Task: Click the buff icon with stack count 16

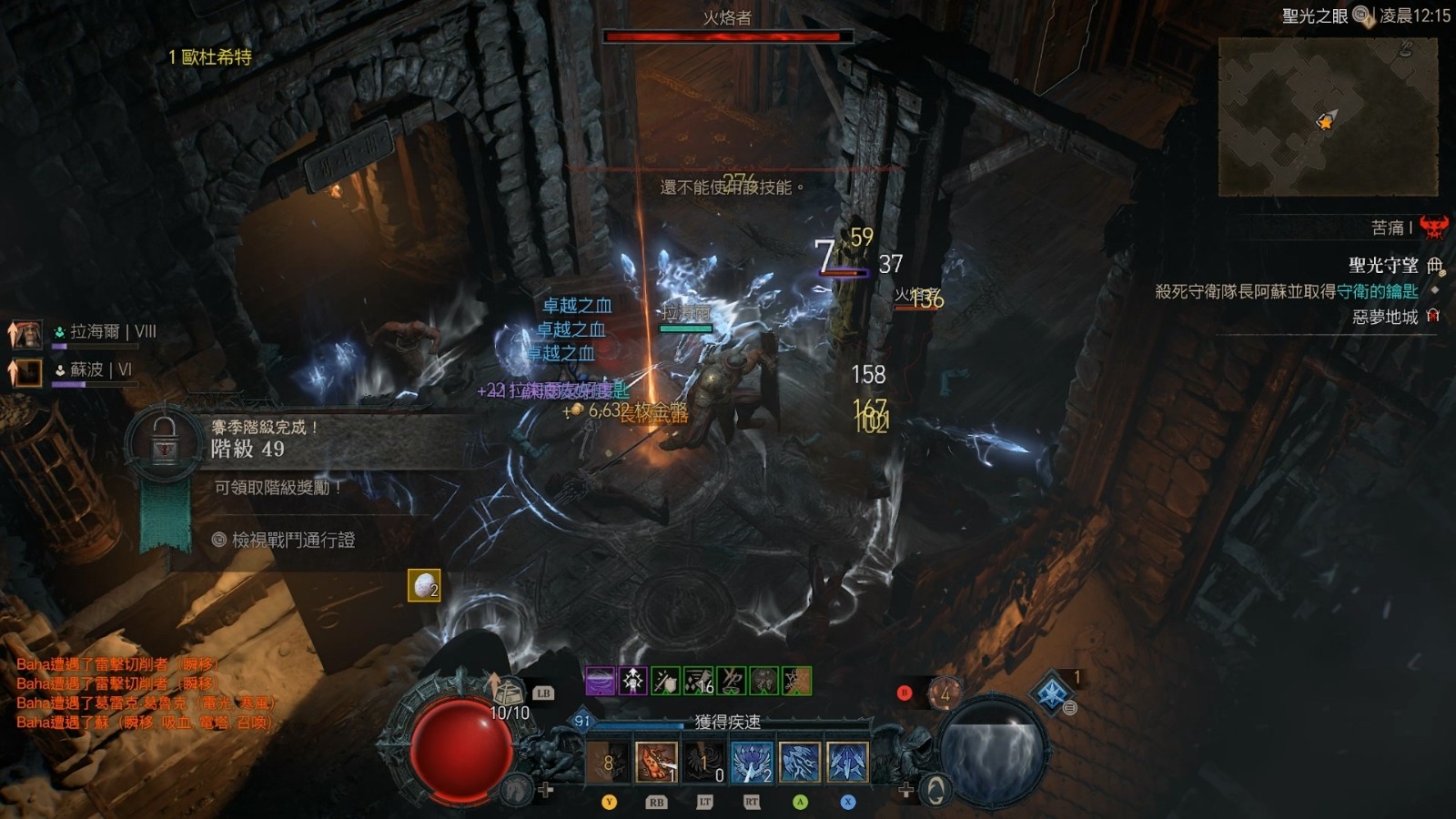Action: (699, 681)
